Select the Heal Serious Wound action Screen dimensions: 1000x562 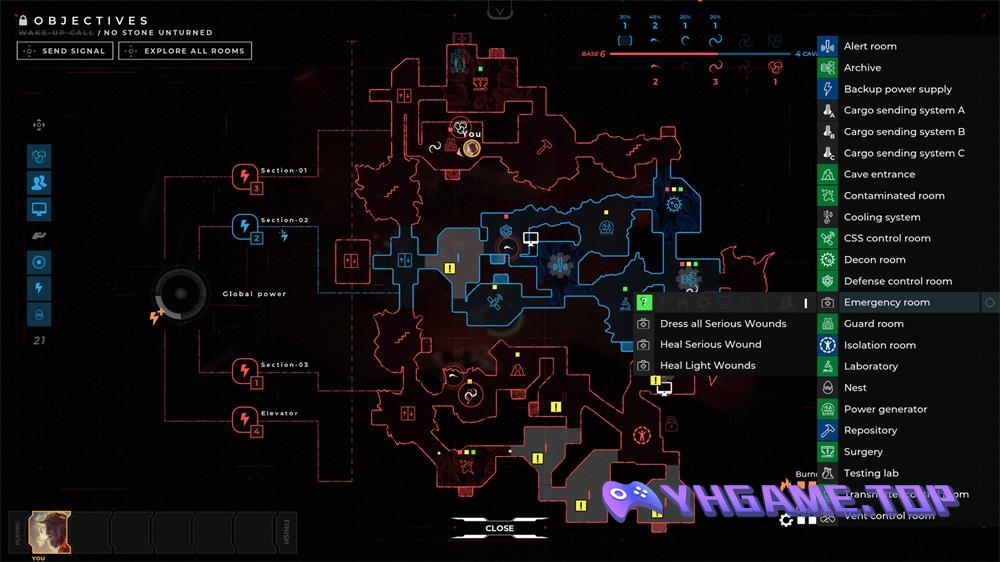pyautogui.click(x=710, y=345)
